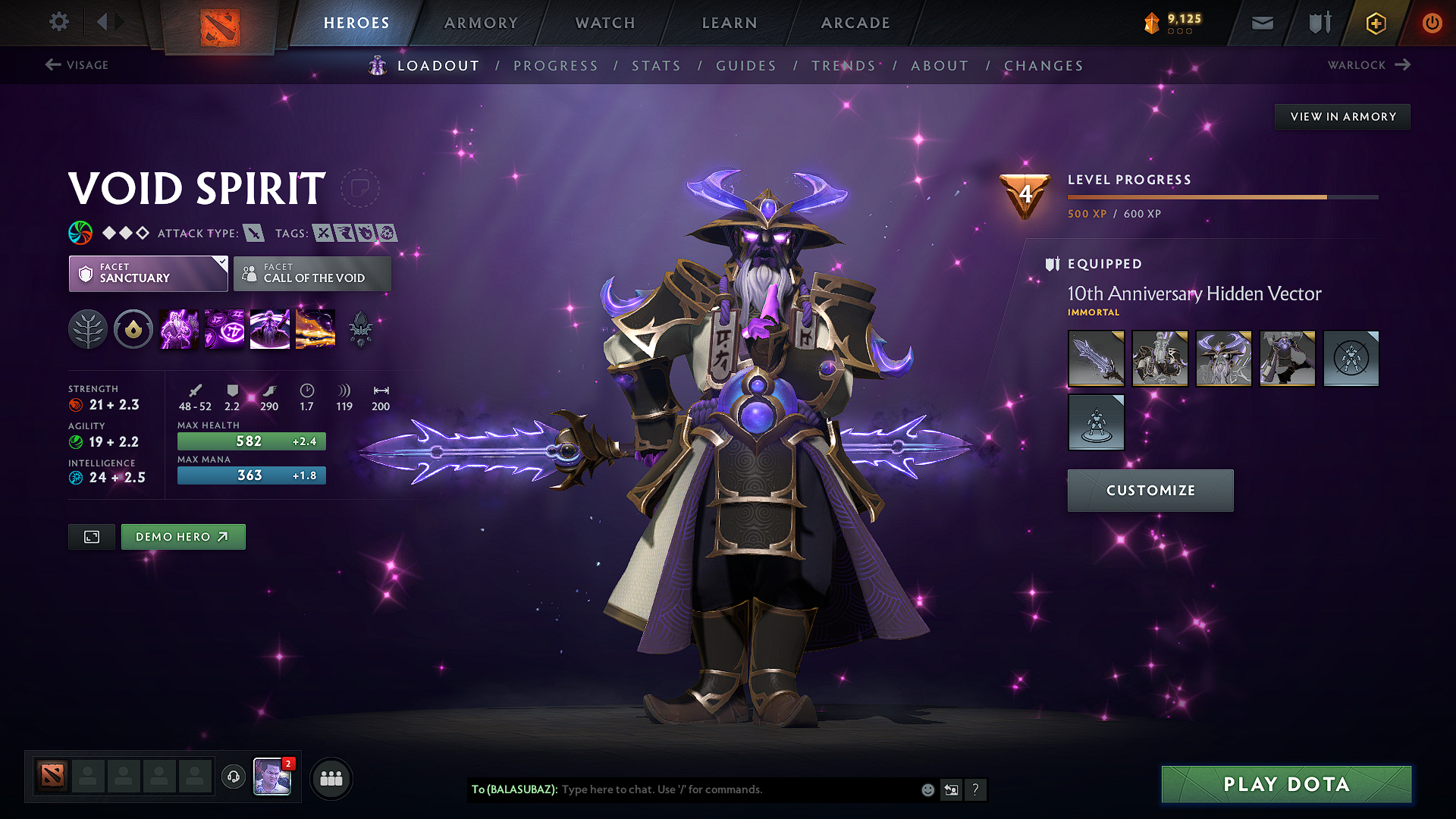Open the ARCADE menu item
Viewport: 1456px width, 819px height.
pyautogui.click(x=855, y=23)
